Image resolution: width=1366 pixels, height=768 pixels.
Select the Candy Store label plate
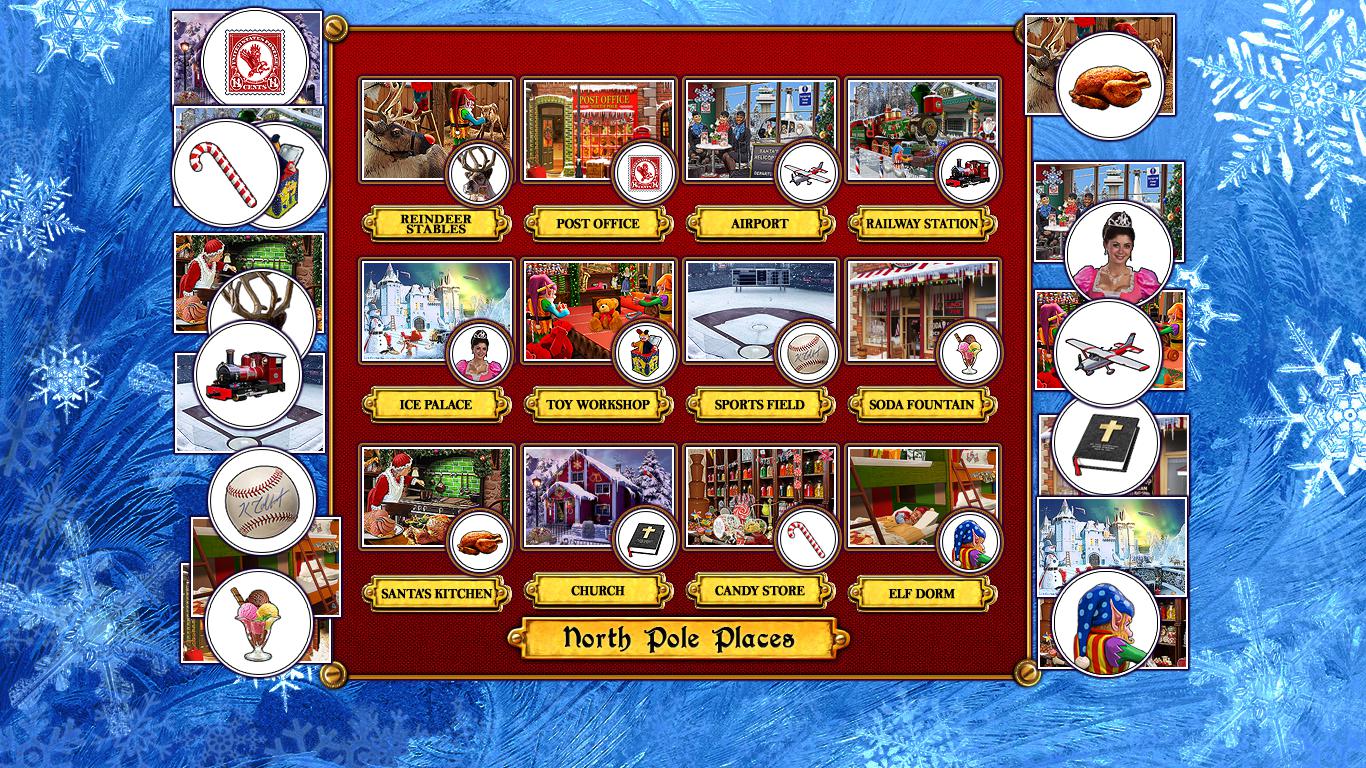[x=759, y=591]
